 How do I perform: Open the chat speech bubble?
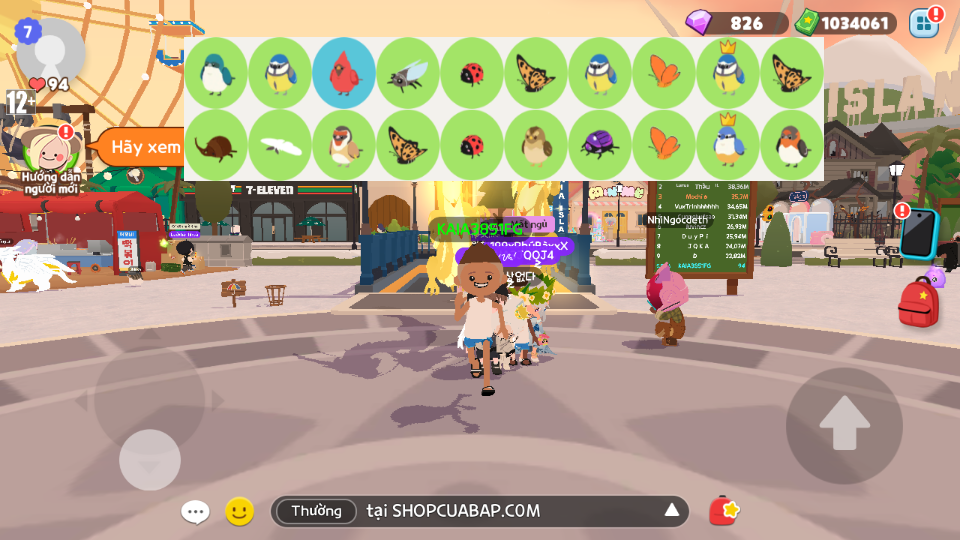[195, 512]
